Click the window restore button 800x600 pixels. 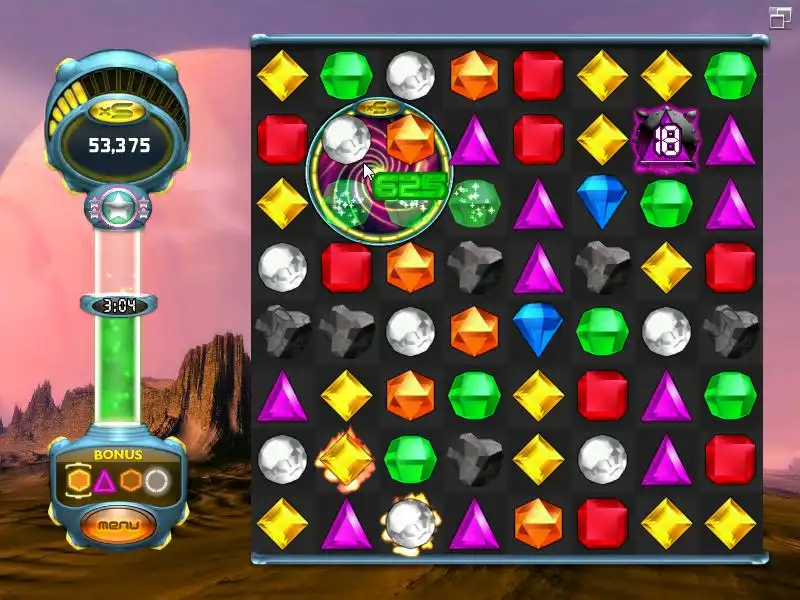click(x=780, y=17)
